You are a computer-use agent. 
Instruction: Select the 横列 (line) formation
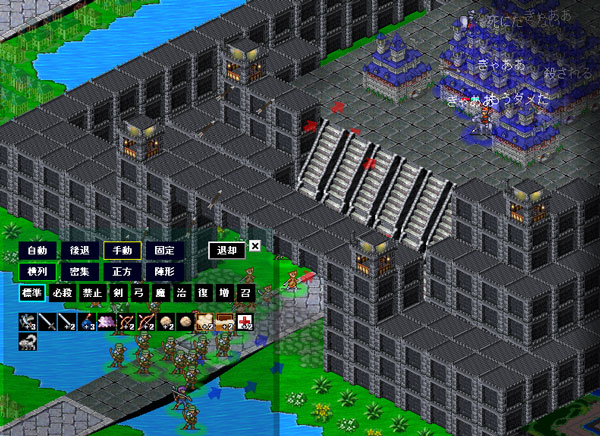click(37, 271)
